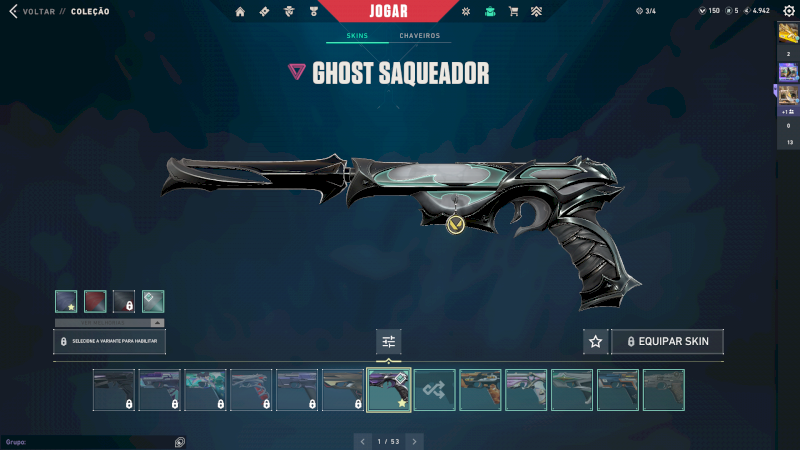Select the Skins tab
The height and width of the screenshot is (450, 800).
click(357, 36)
